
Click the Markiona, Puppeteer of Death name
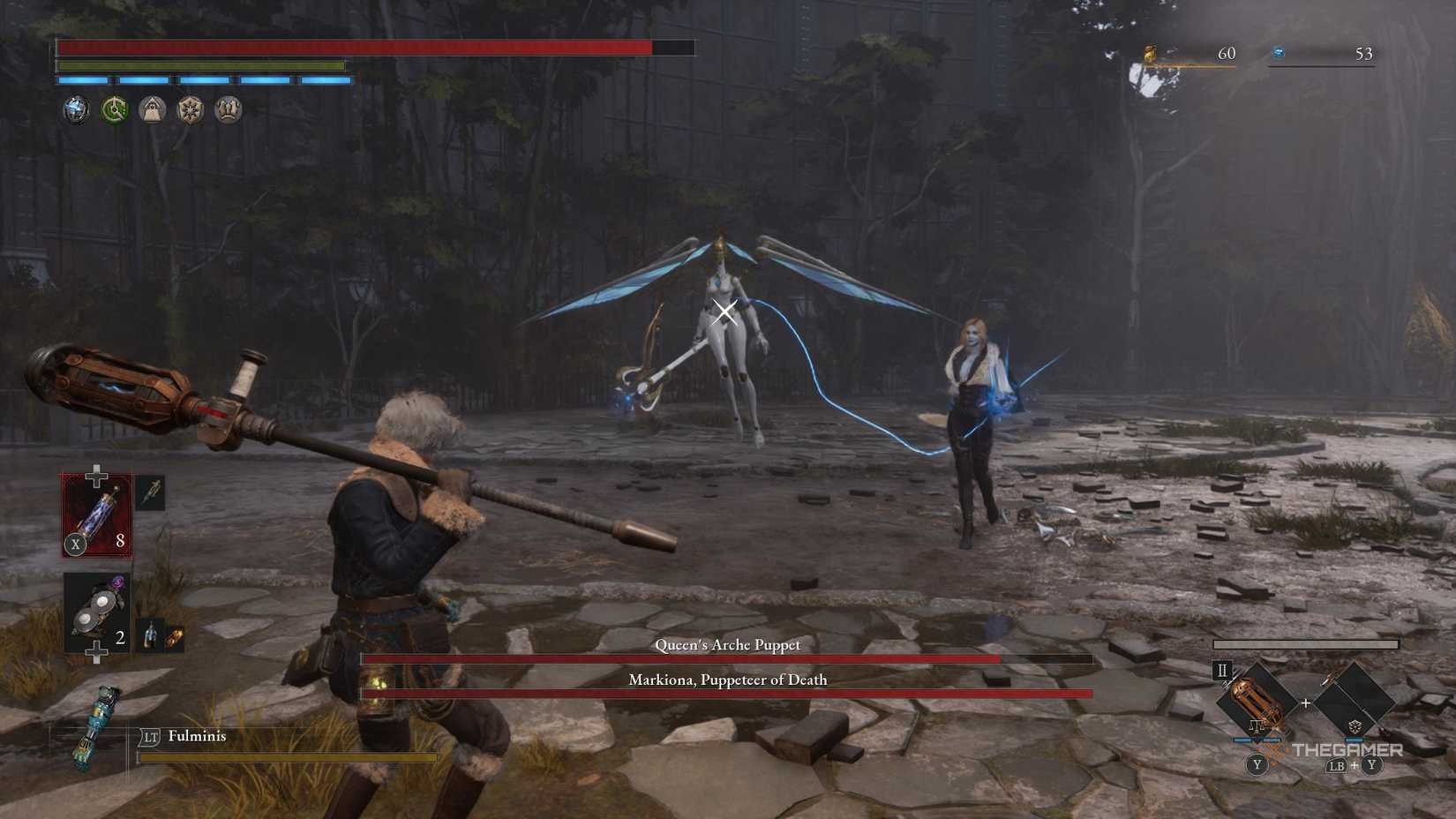point(728,680)
